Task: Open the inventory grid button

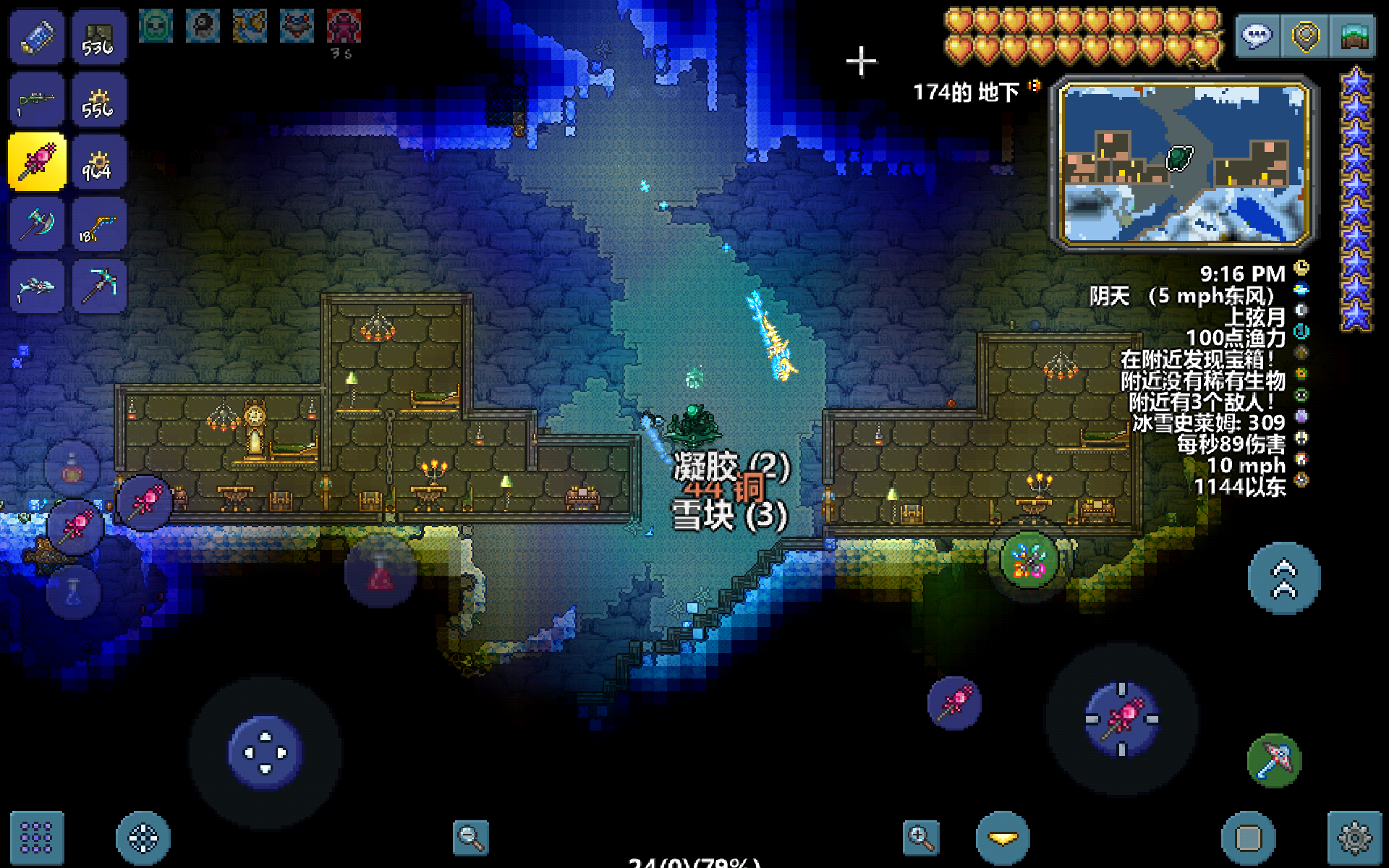Action: point(36,838)
